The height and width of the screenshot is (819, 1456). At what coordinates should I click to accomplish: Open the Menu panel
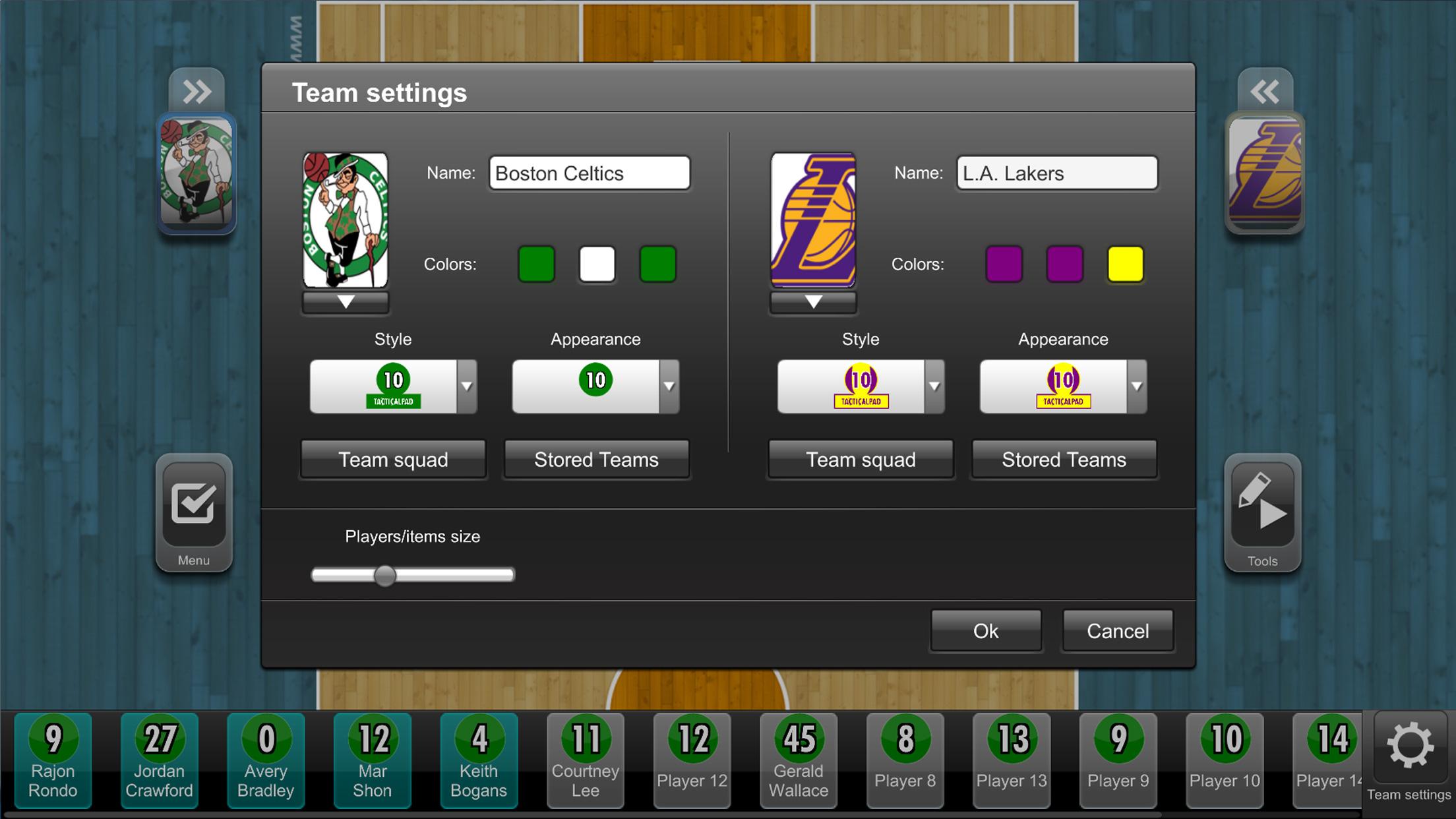(x=193, y=515)
